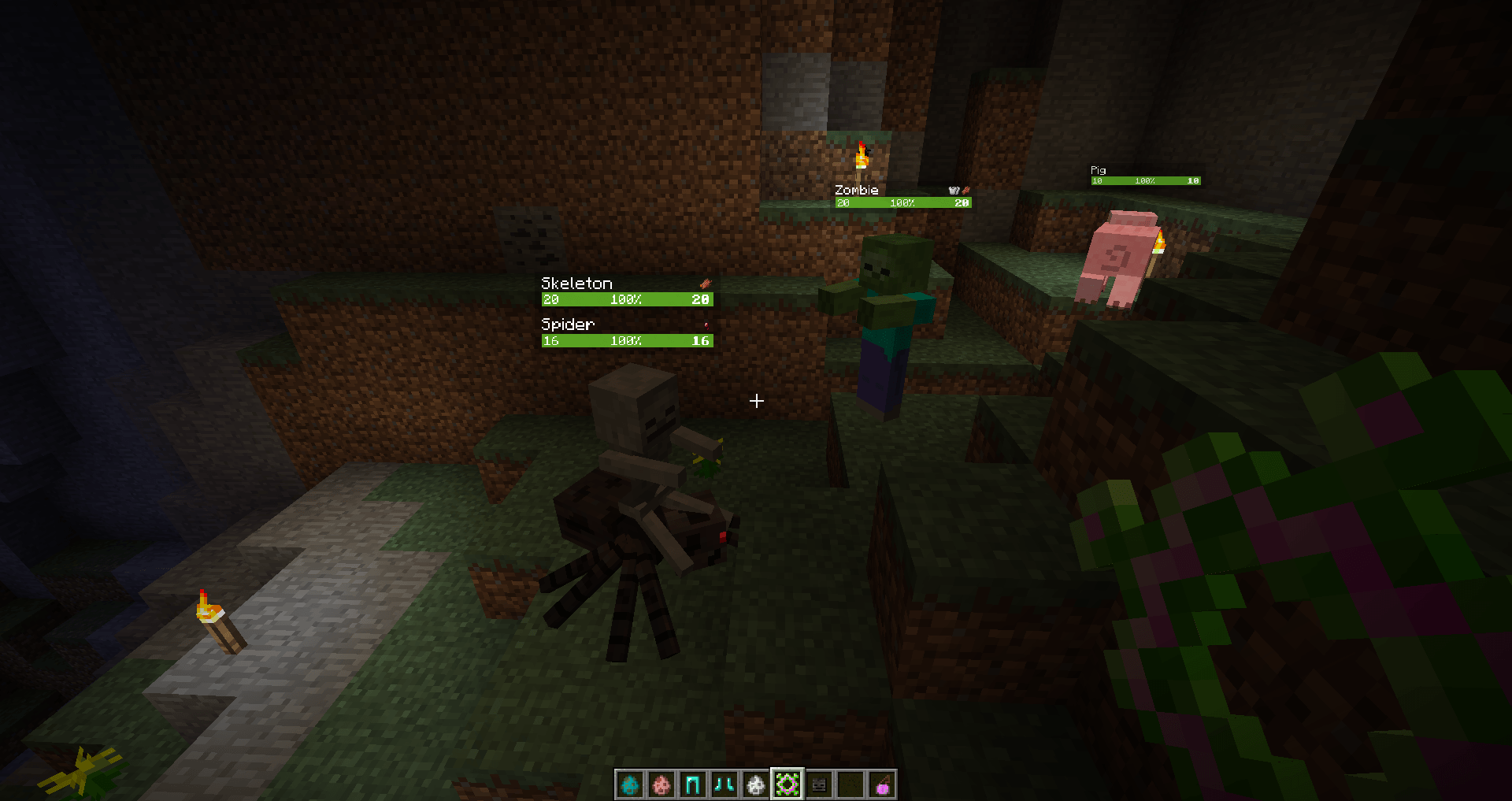Select the white skeleton spawn egg slot
The height and width of the screenshot is (801, 1512).
tap(756, 784)
